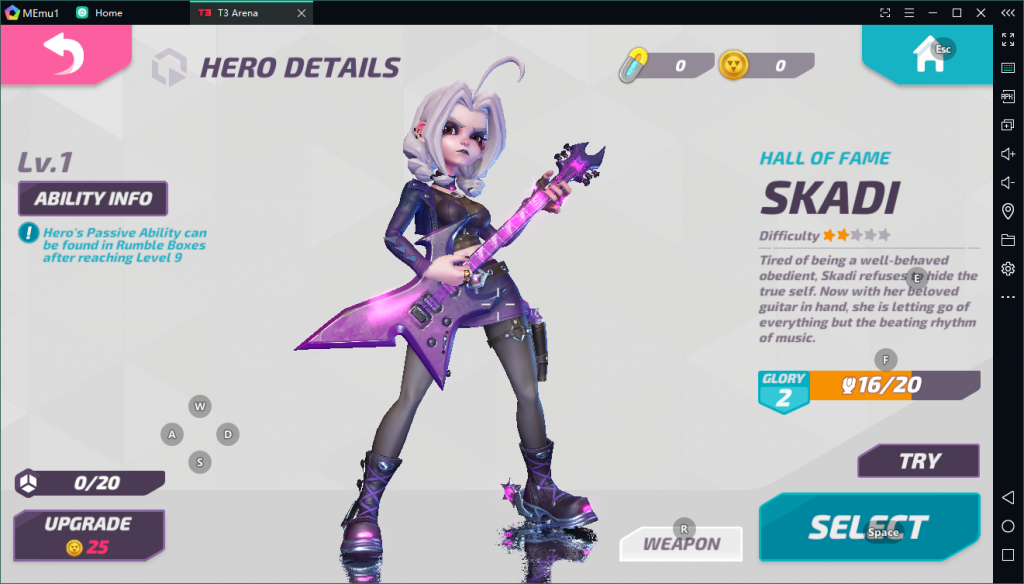
Task: Open the Ability Info panel
Action: [x=93, y=198]
